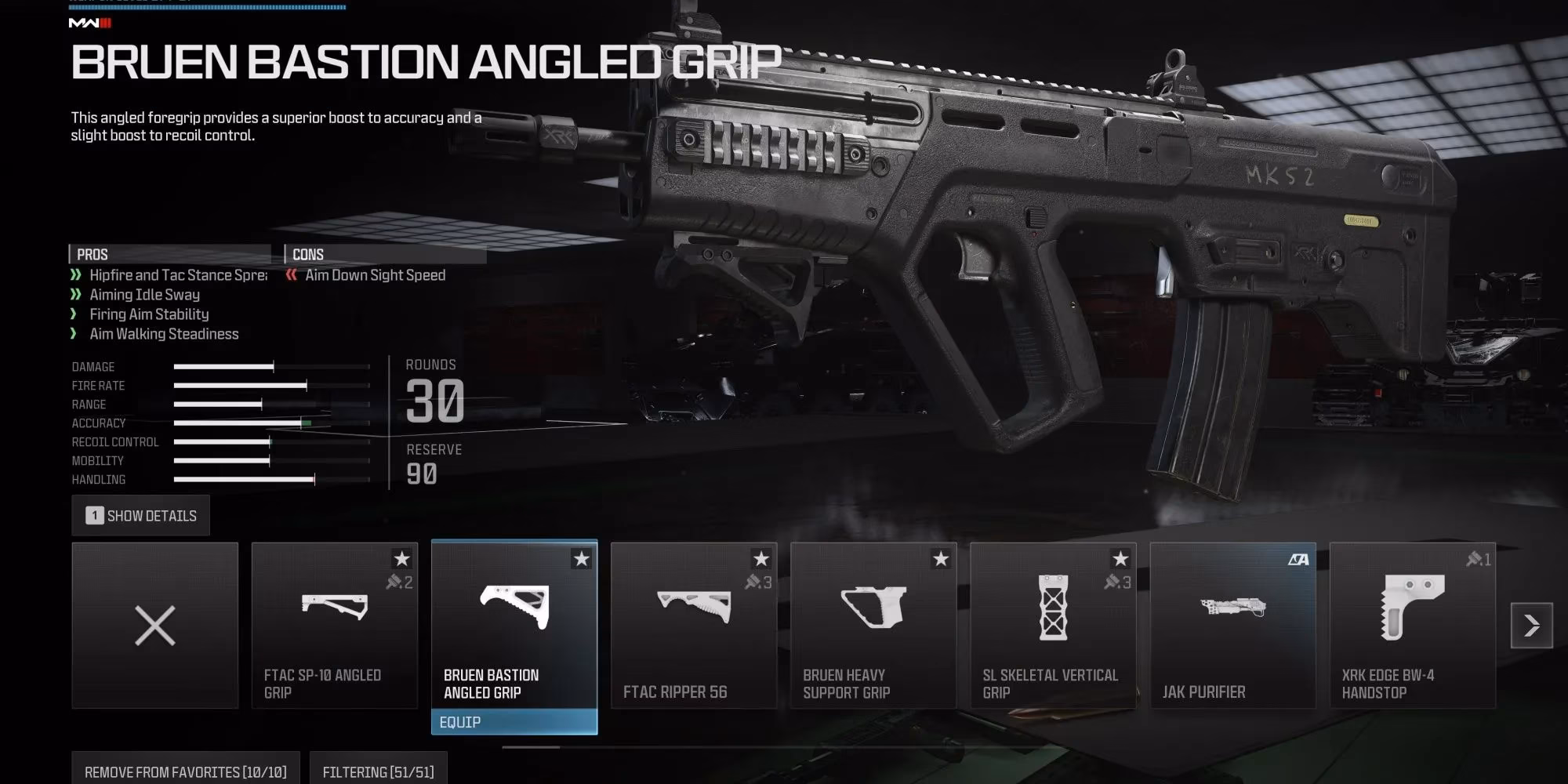1568x784 pixels.
Task: Open Show Details for full weapon stats
Action: point(141,515)
